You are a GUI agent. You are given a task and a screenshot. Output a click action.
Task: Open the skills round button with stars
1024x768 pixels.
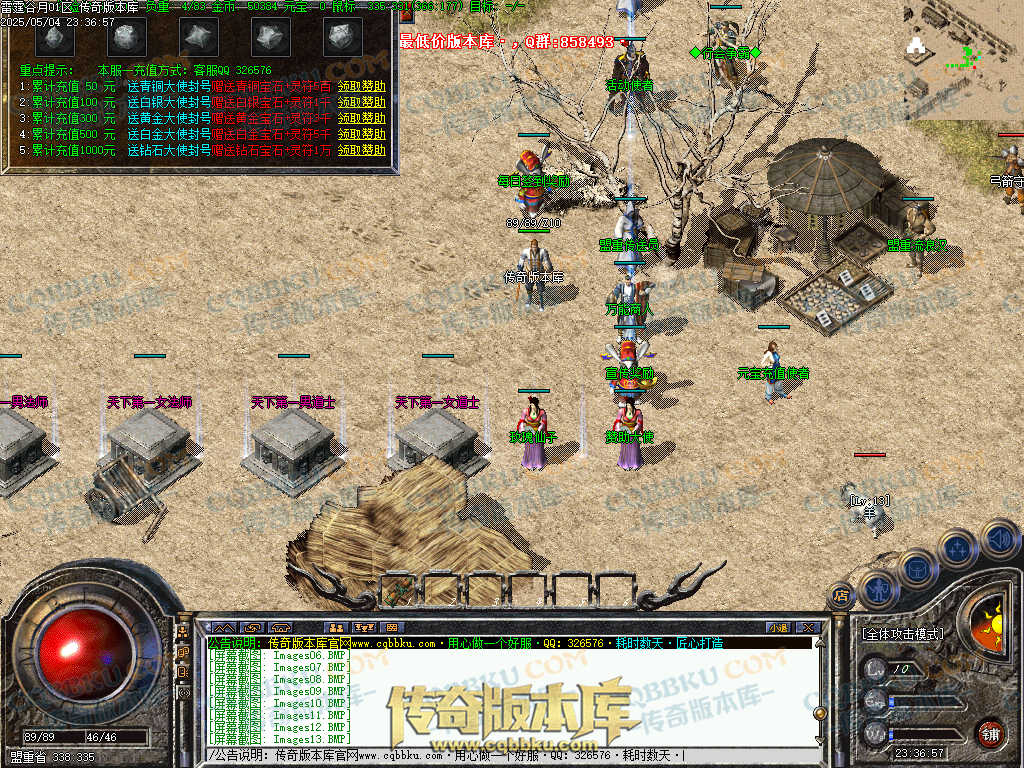(957, 549)
